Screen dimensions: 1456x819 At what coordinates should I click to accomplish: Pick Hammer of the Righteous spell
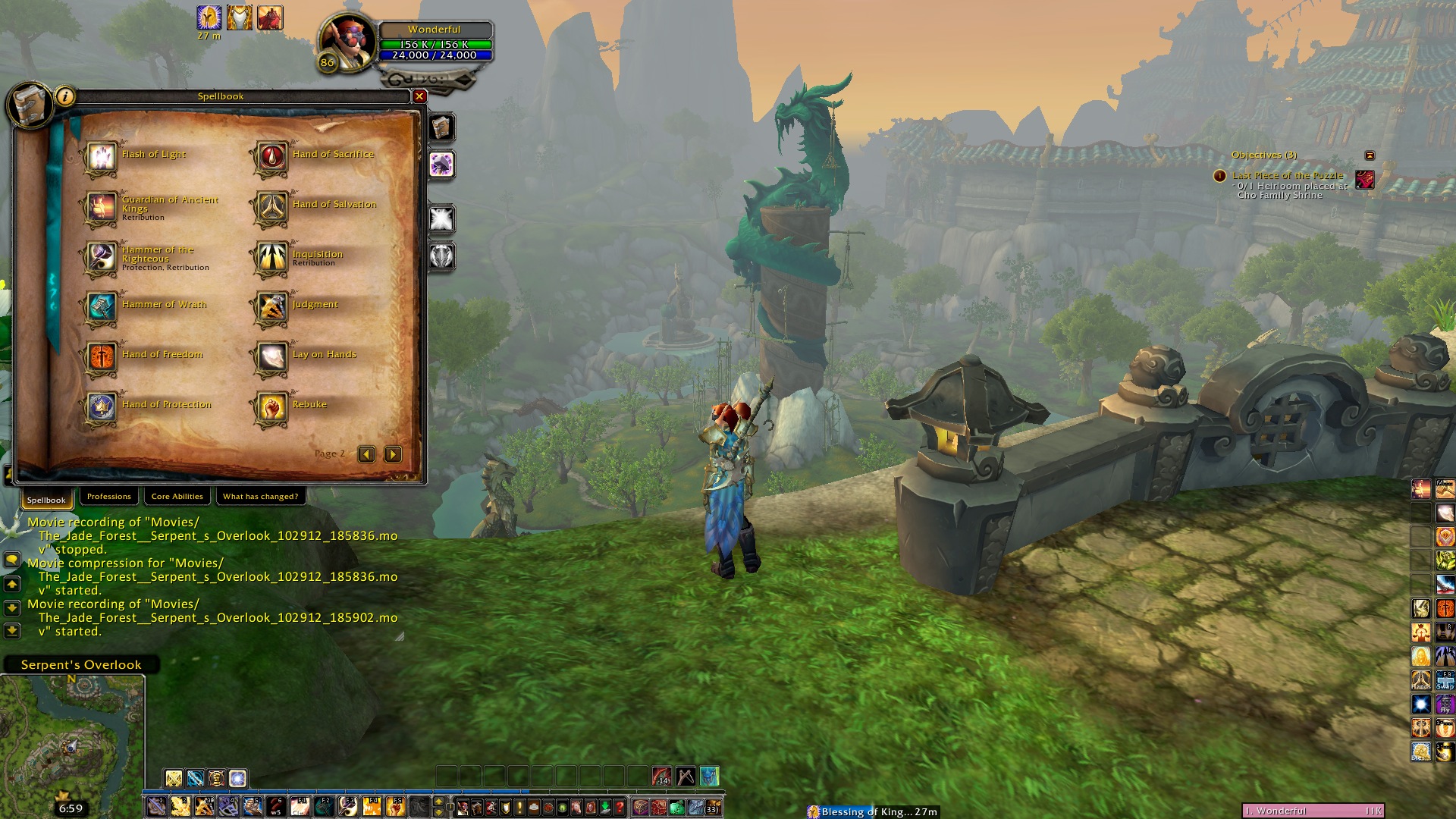click(x=101, y=257)
